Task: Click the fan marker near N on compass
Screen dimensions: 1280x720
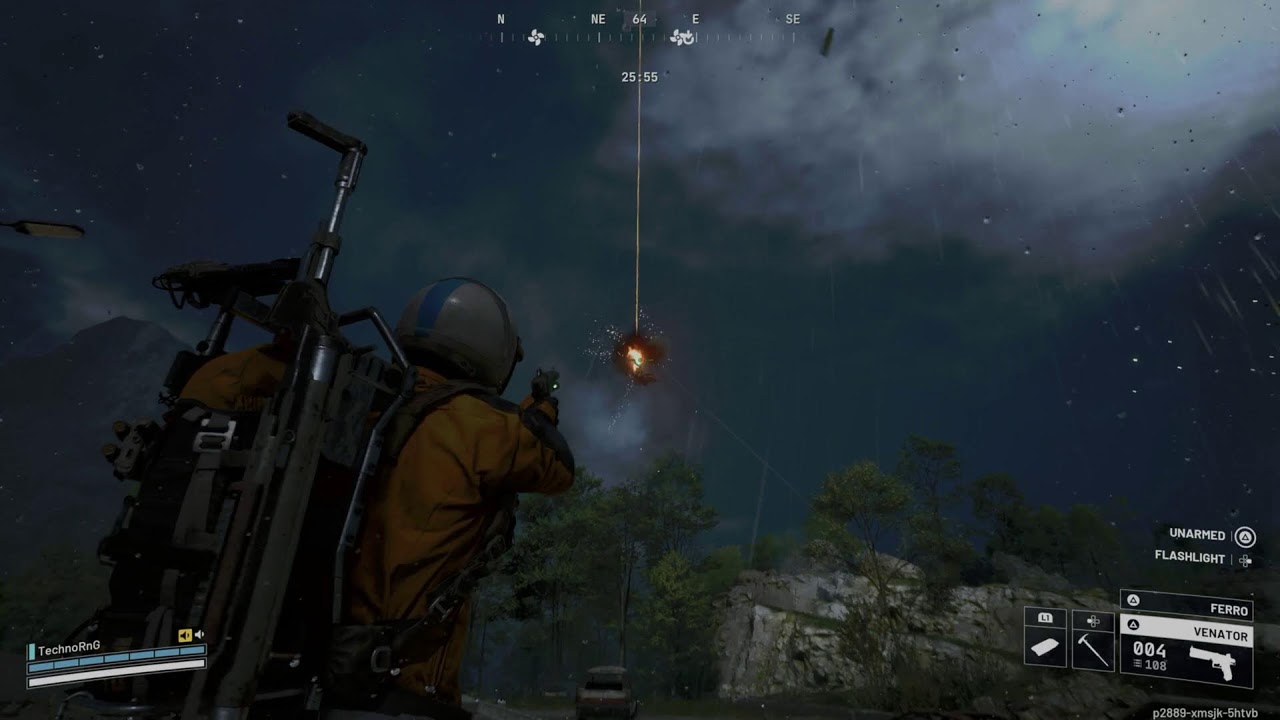Action: pyautogui.click(x=536, y=38)
